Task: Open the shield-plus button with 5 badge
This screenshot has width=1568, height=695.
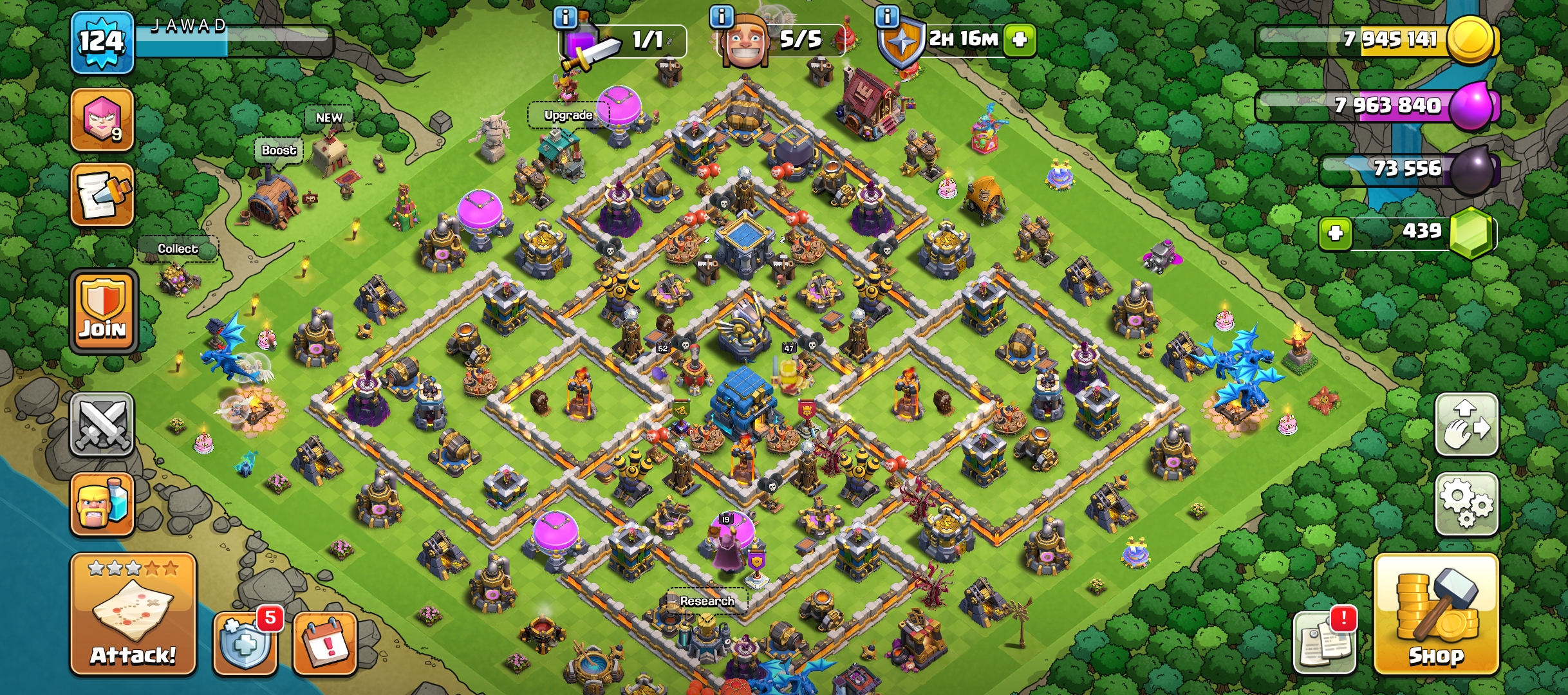Action: (x=245, y=643)
